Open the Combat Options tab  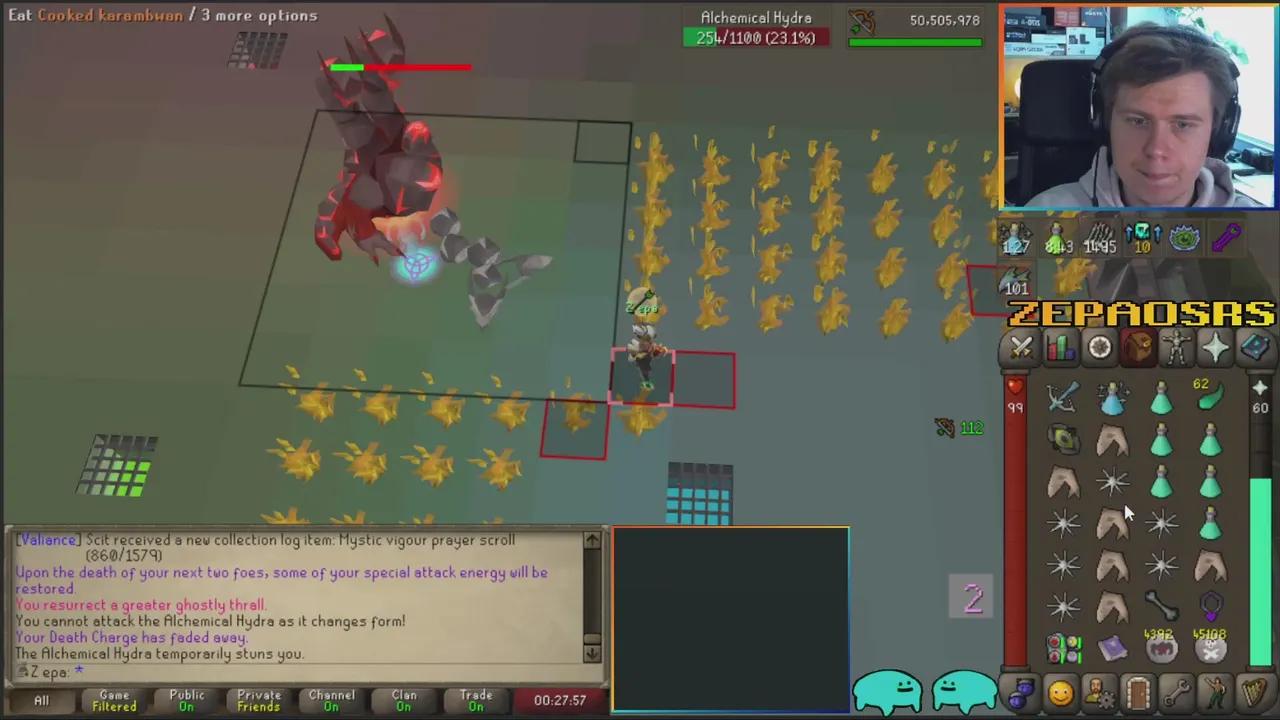click(1021, 347)
